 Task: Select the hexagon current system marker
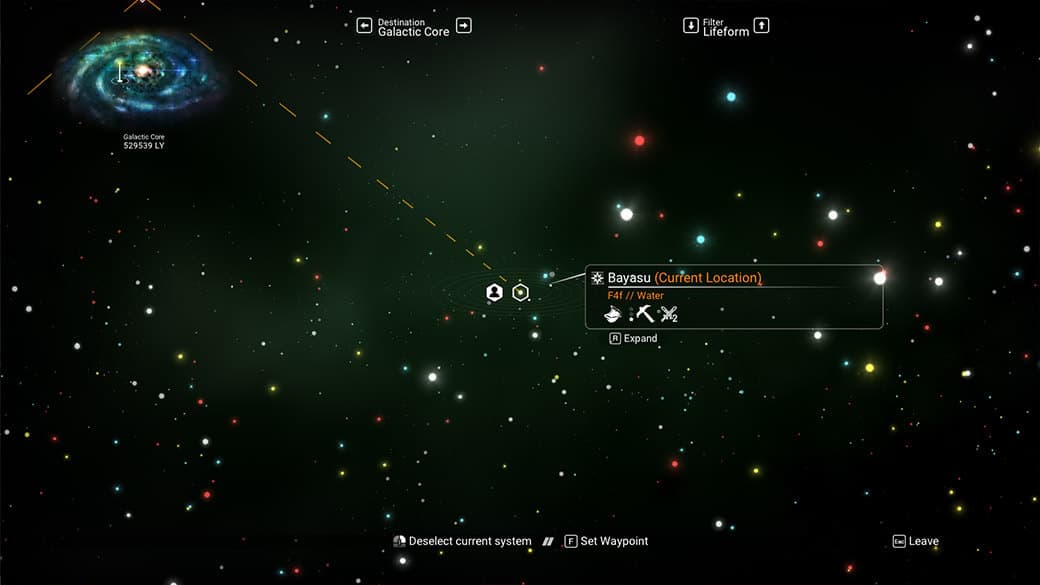520,292
